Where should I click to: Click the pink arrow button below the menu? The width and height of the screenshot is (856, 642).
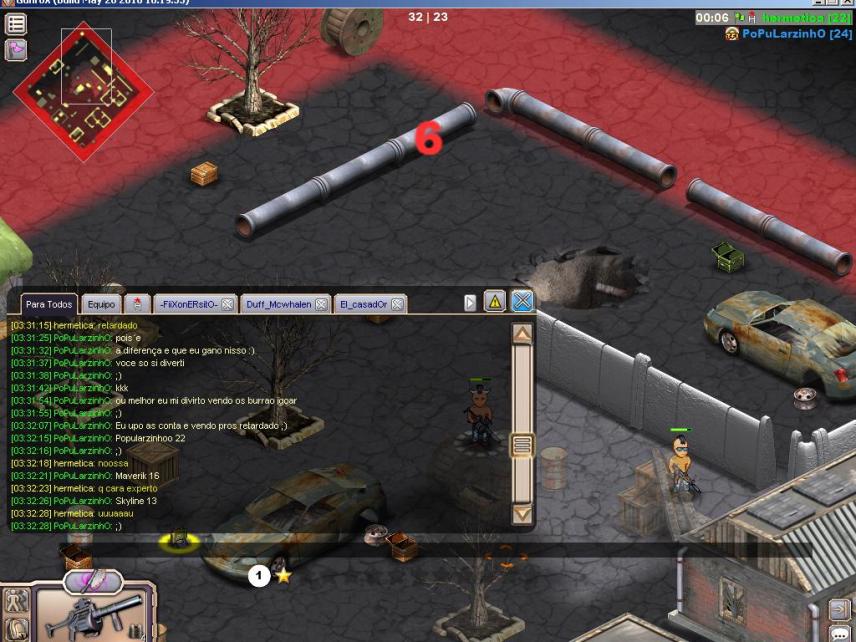[x=16, y=50]
